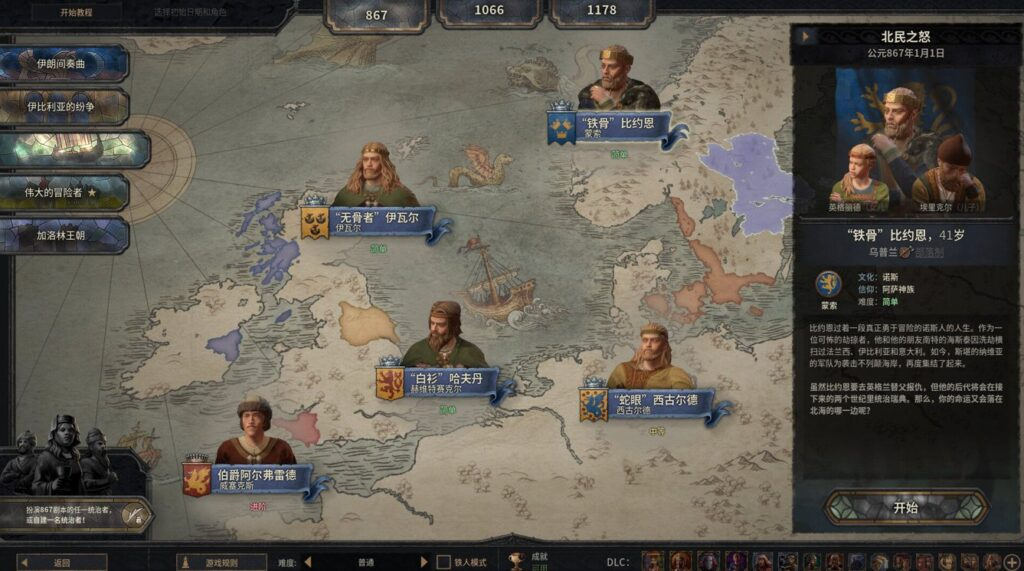Collapse the 北民之怒 panel with arrow
The width and height of the screenshot is (1024, 571).
[806, 37]
